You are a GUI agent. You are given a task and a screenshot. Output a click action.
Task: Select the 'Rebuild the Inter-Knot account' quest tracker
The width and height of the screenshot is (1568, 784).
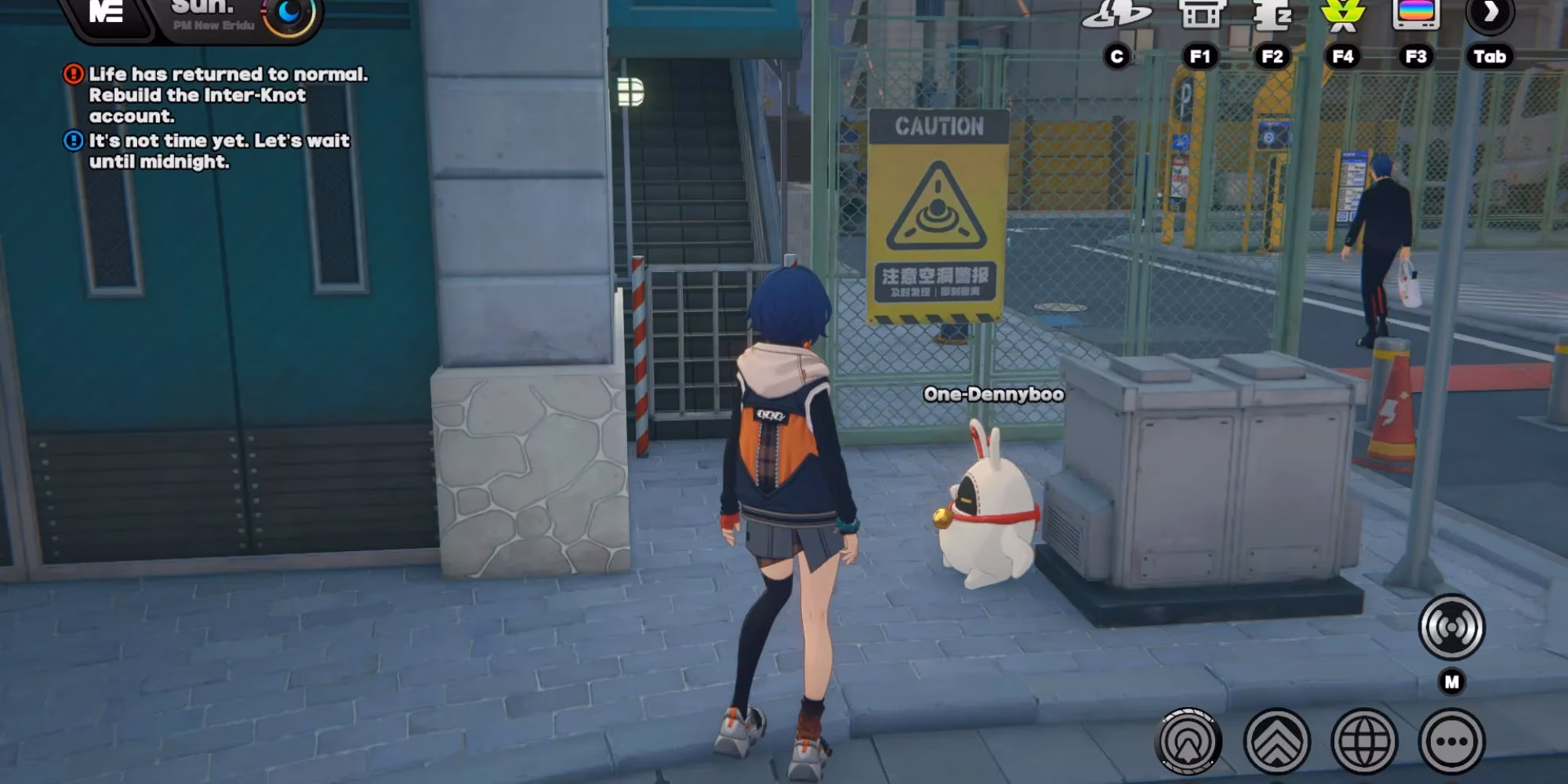tap(216, 95)
